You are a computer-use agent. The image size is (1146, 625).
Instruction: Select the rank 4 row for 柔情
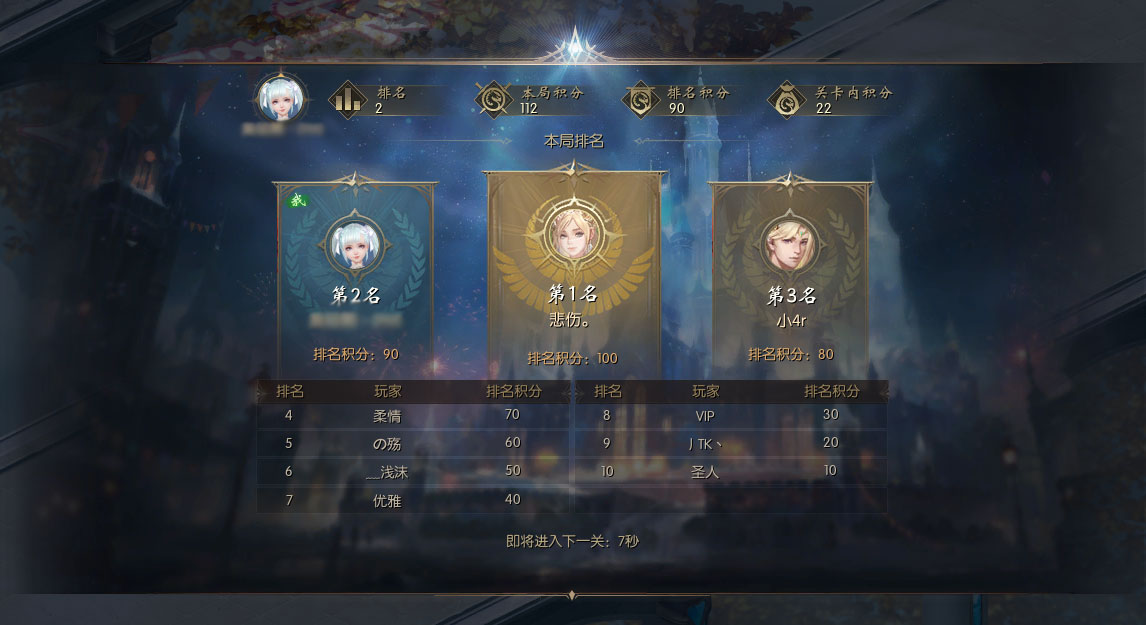click(x=415, y=415)
